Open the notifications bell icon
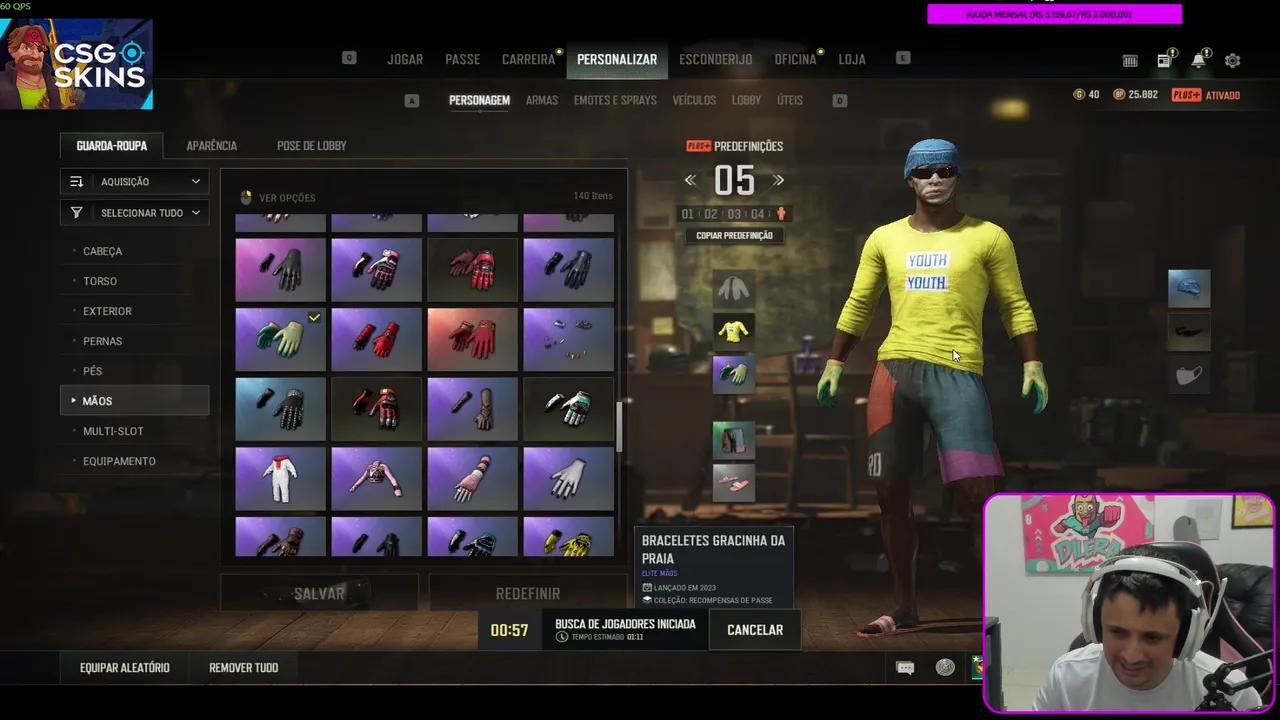Screen dimensions: 1280x720 1198,60
